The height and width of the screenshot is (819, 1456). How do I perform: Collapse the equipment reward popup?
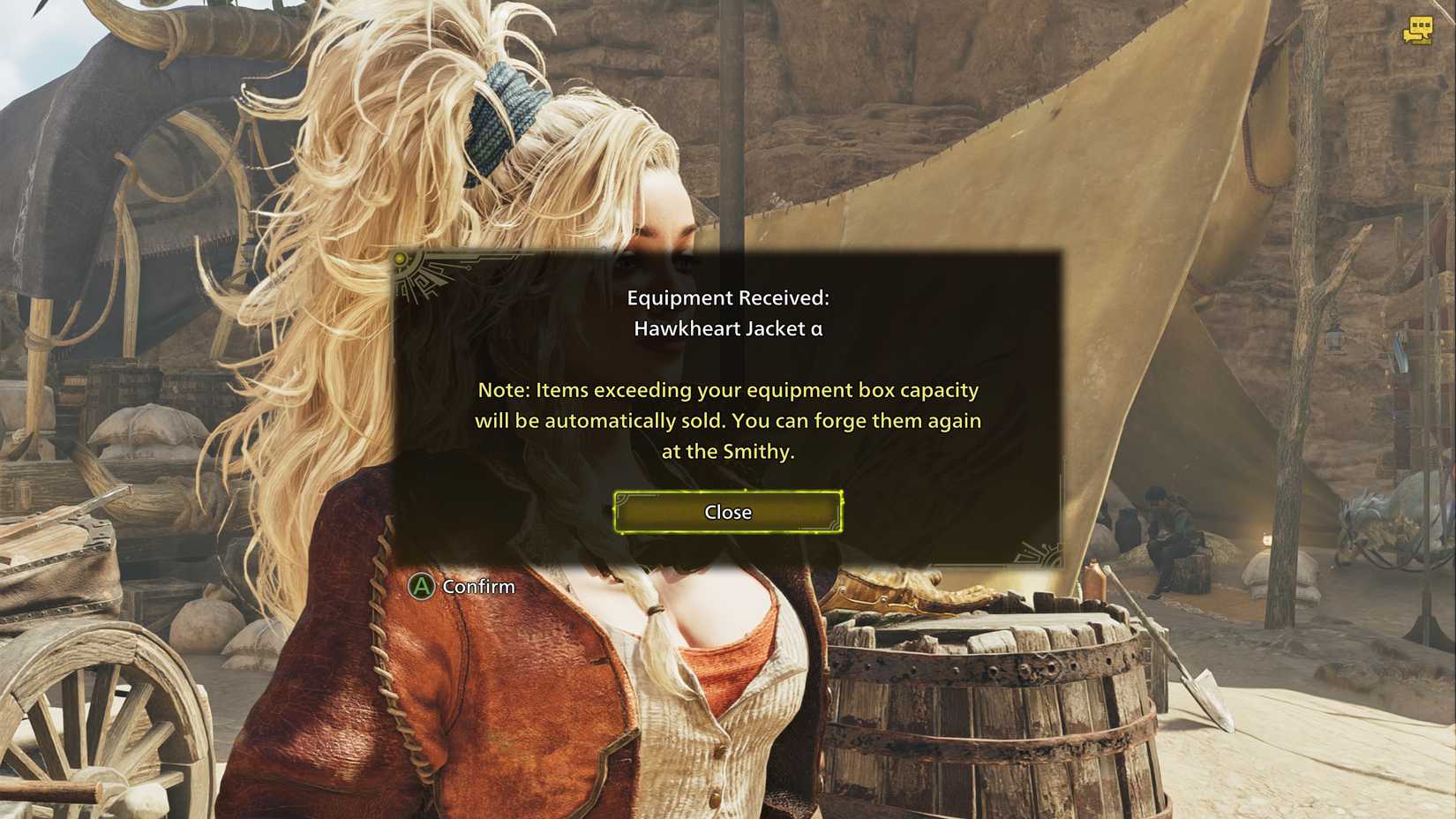726,512
